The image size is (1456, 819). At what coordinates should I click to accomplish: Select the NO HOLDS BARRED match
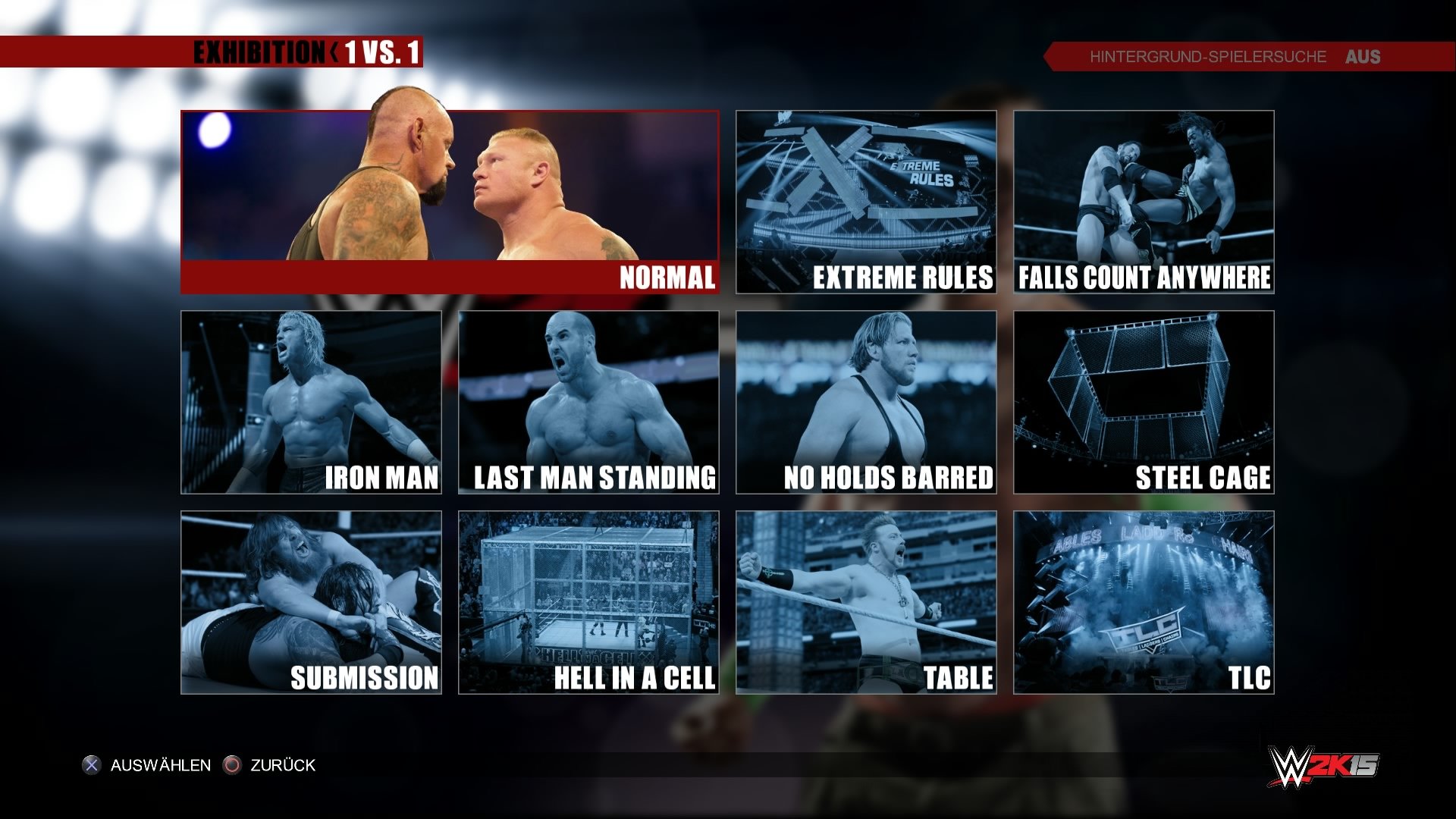pyautogui.click(x=866, y=402)
